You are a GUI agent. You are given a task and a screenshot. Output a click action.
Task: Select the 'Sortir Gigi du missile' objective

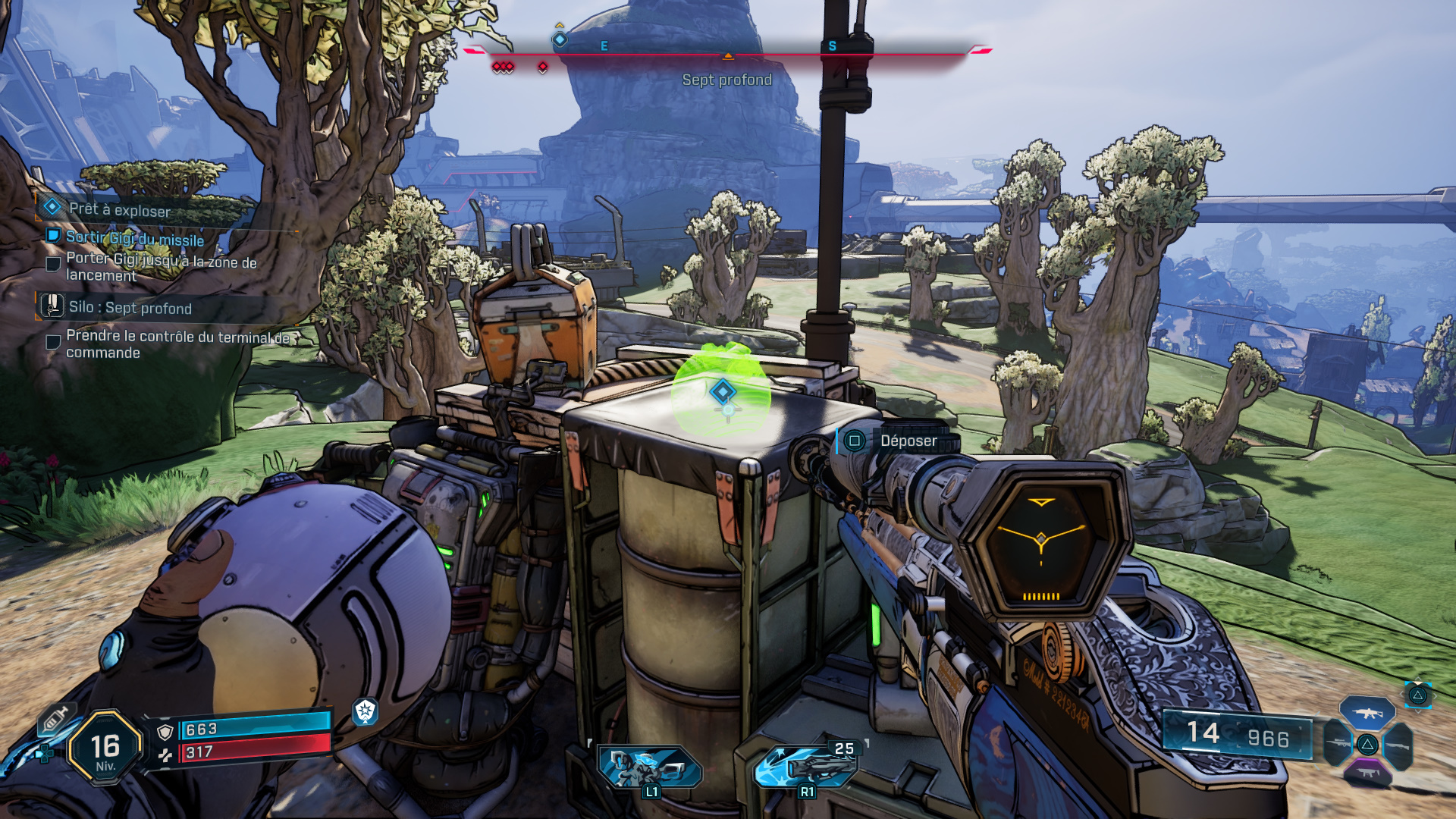(x=134, y=238)
